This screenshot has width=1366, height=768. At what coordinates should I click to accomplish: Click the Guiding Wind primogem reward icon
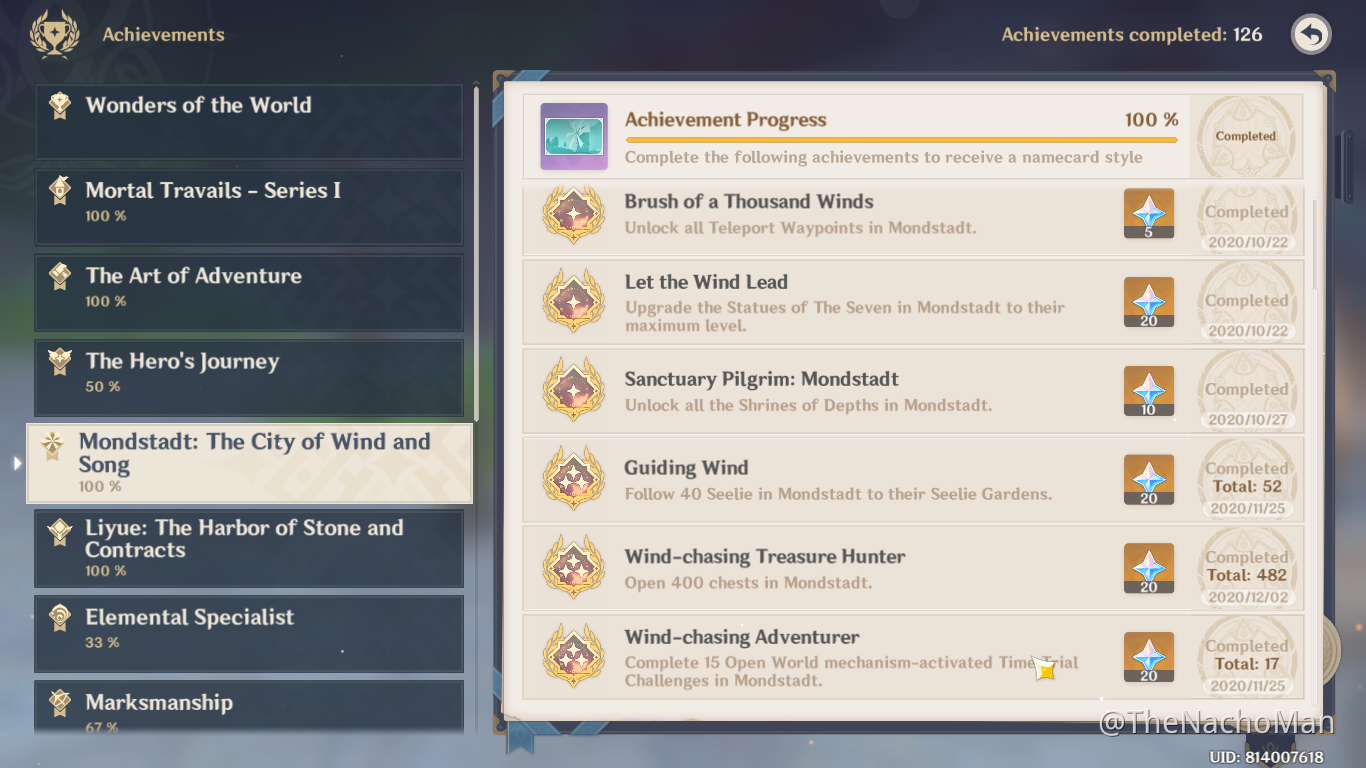click(x=1148, y=480)
